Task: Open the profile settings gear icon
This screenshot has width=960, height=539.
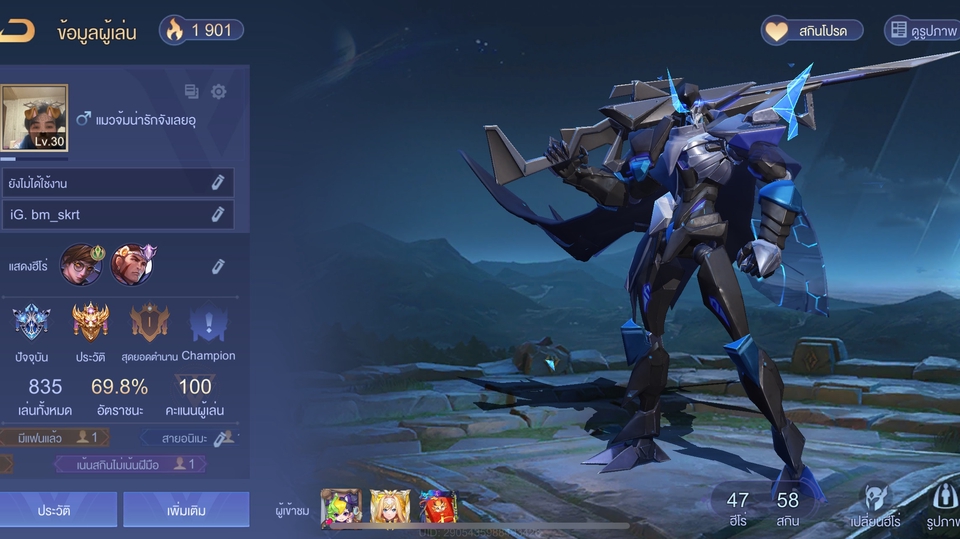Action: point(218,92)
